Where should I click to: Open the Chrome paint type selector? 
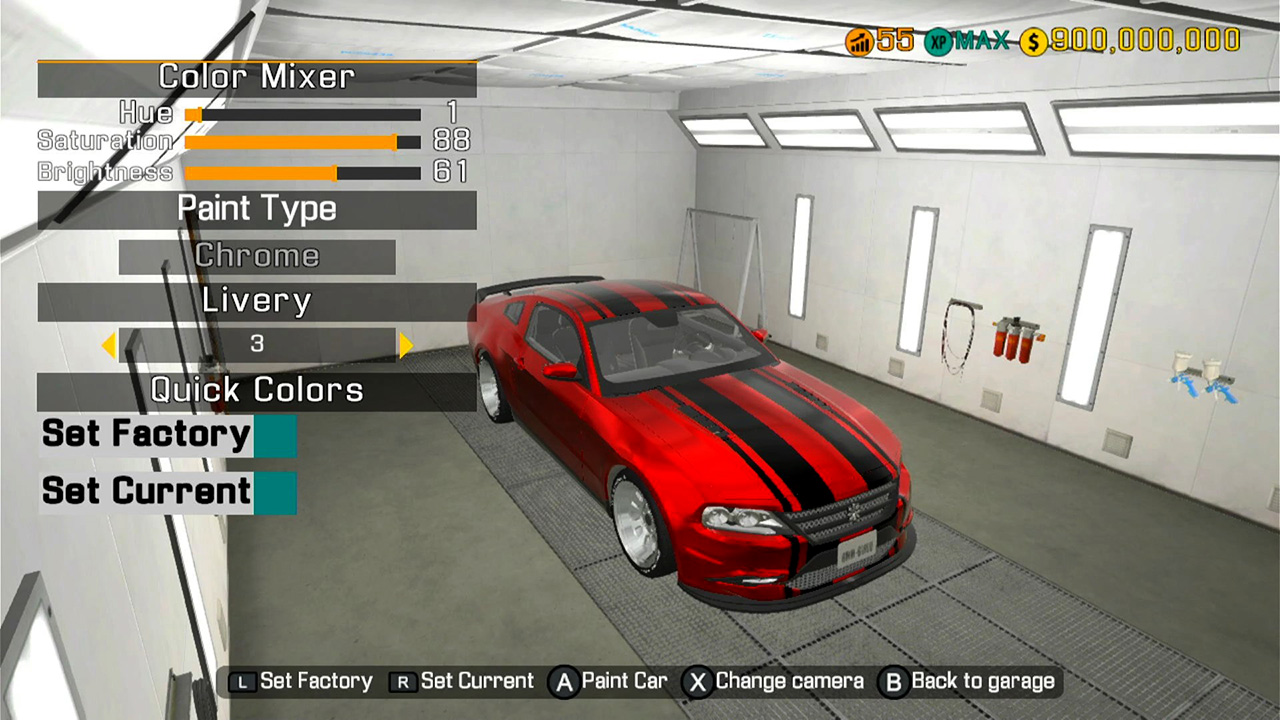pyautogui.click(x=257, y=256)
